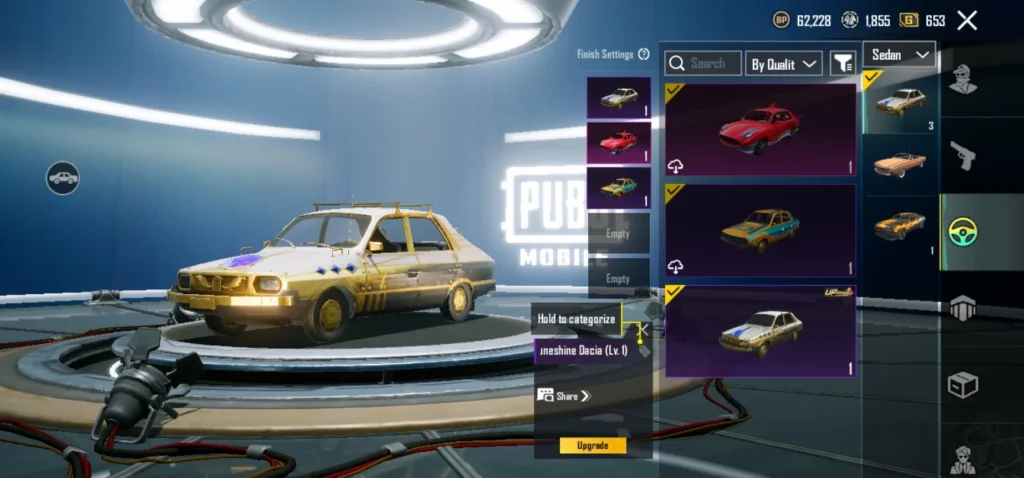Image resolution: width=1024 pixels, height=478 pixels.
Task: Open the steering wheel vehicles tab
Action: tap(963, 232)
